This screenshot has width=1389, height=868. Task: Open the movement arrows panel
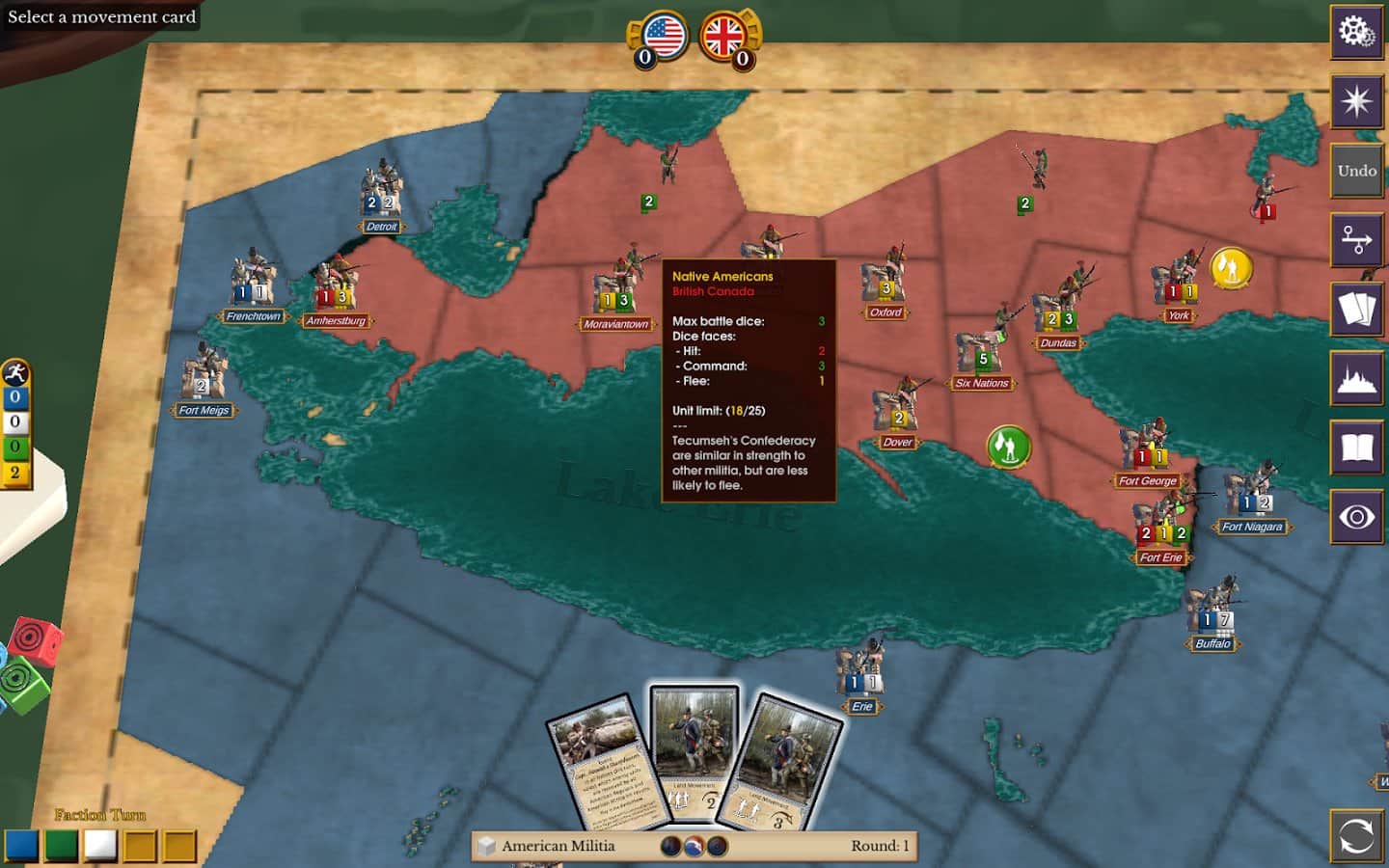click(x=1356, y=240)
